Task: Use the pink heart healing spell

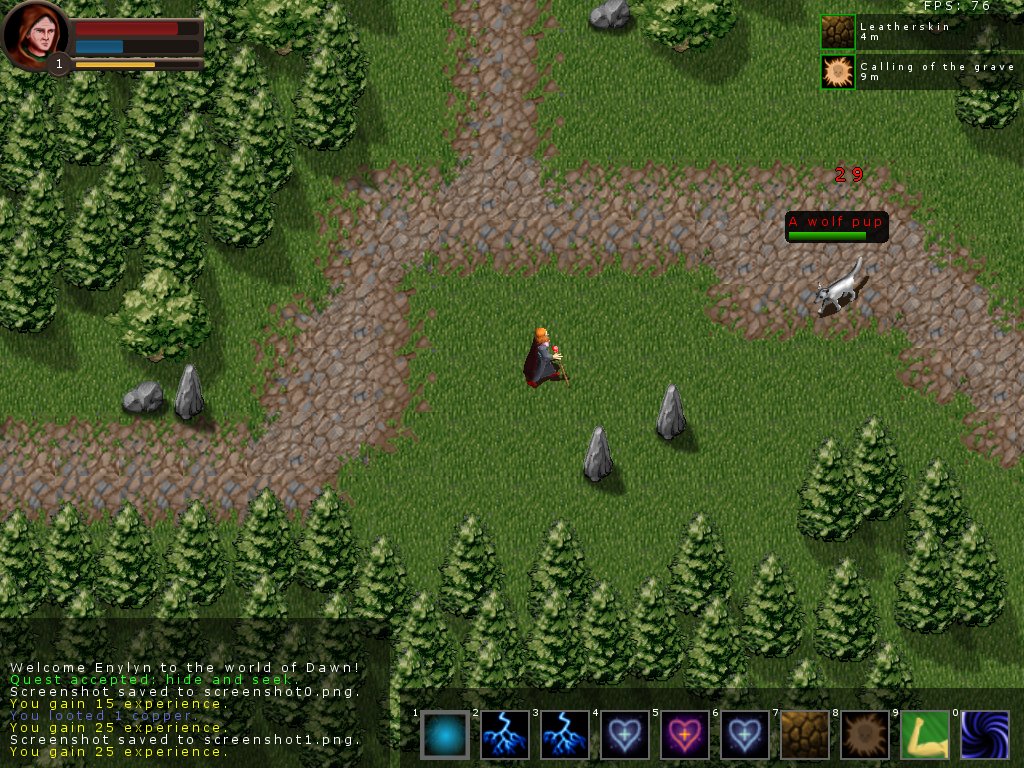Action: [x=685, y=735]
